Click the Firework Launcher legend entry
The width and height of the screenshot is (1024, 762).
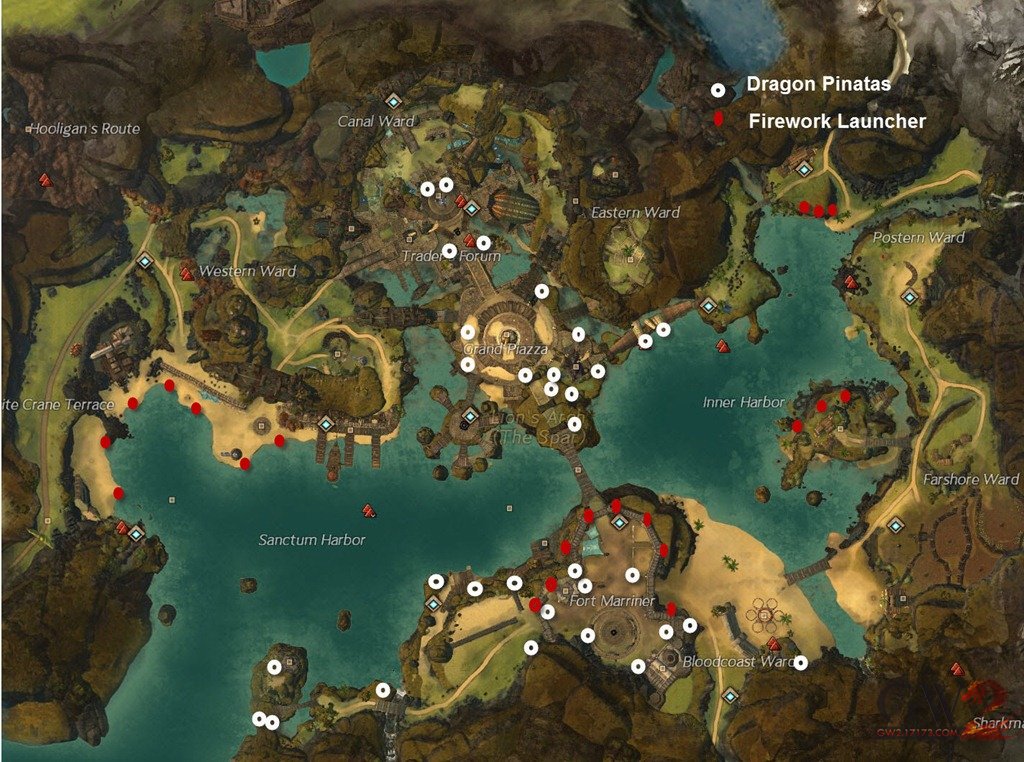[836, 121]
